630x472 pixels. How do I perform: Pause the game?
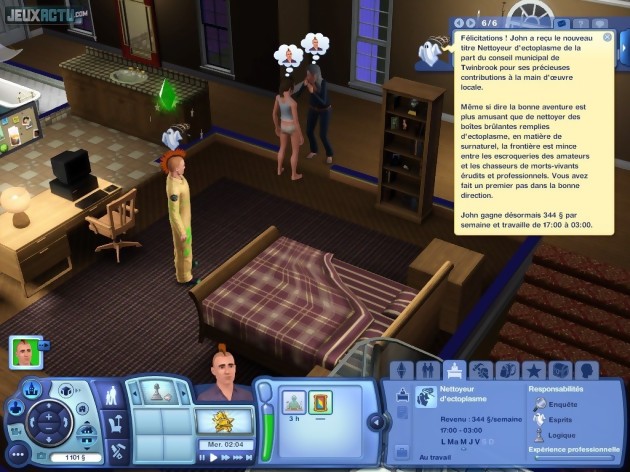coord(203,457)
